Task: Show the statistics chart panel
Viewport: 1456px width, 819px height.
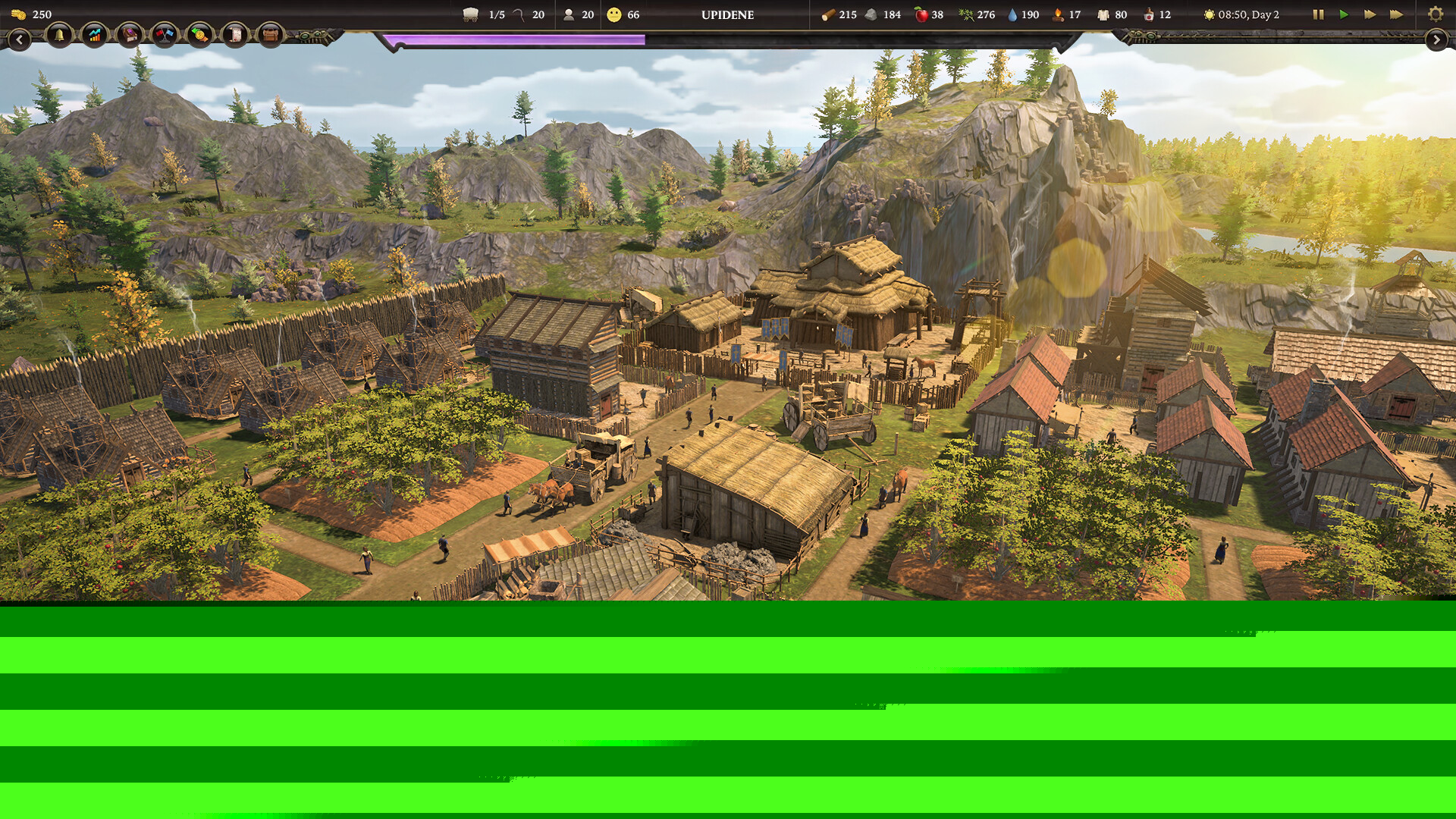Action: tap(94, 35)
